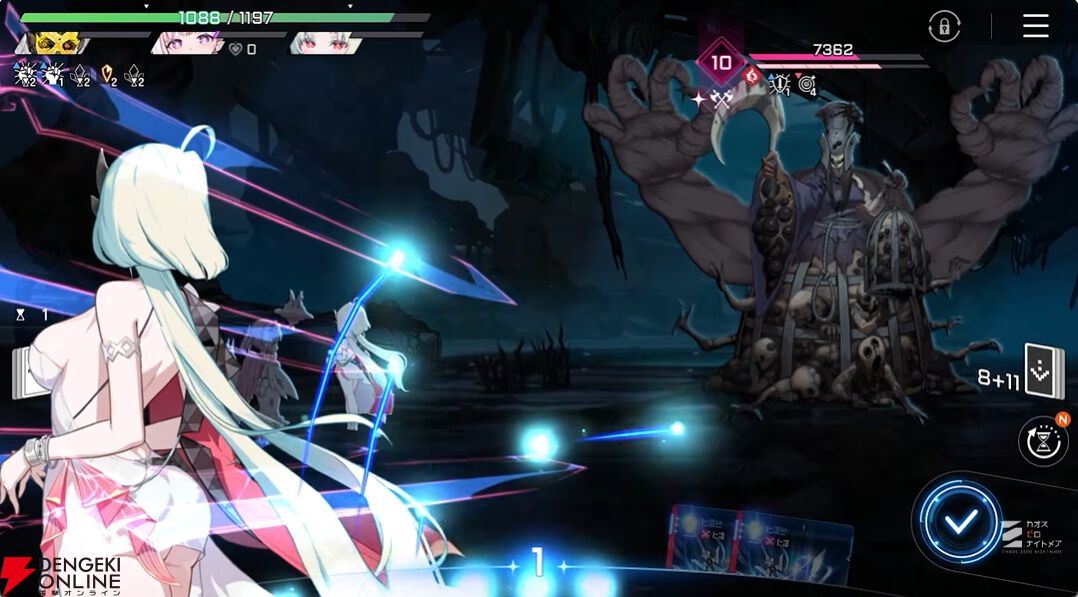Open the draw pile showing 8+11
1078x597 pixels.
pos(1043,372)
